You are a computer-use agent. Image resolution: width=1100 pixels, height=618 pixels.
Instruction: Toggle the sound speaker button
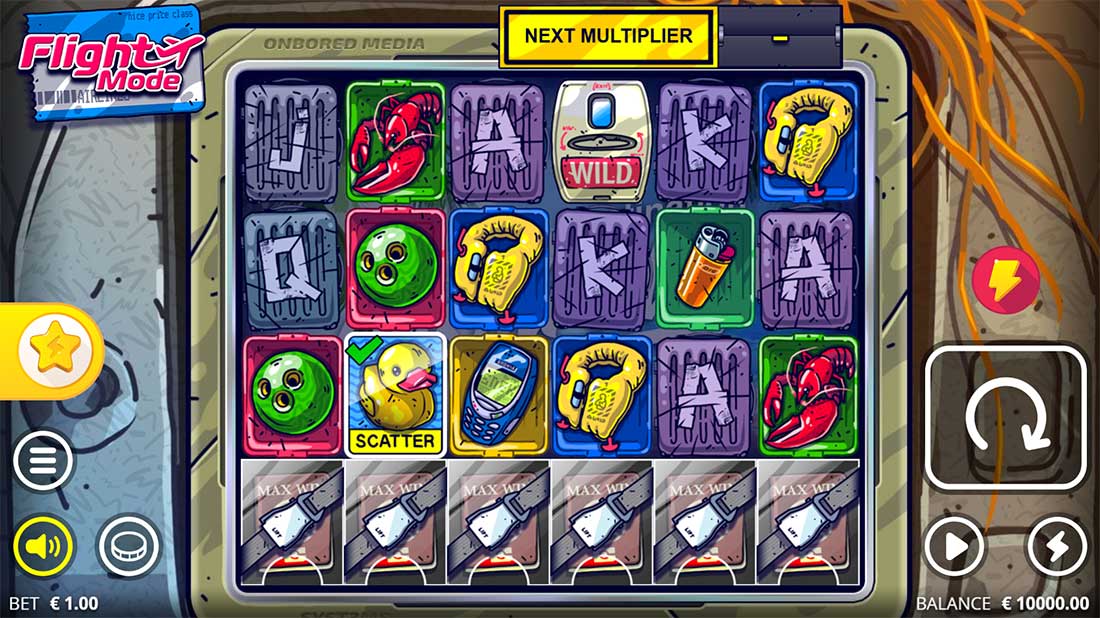[x=43, y=546]
